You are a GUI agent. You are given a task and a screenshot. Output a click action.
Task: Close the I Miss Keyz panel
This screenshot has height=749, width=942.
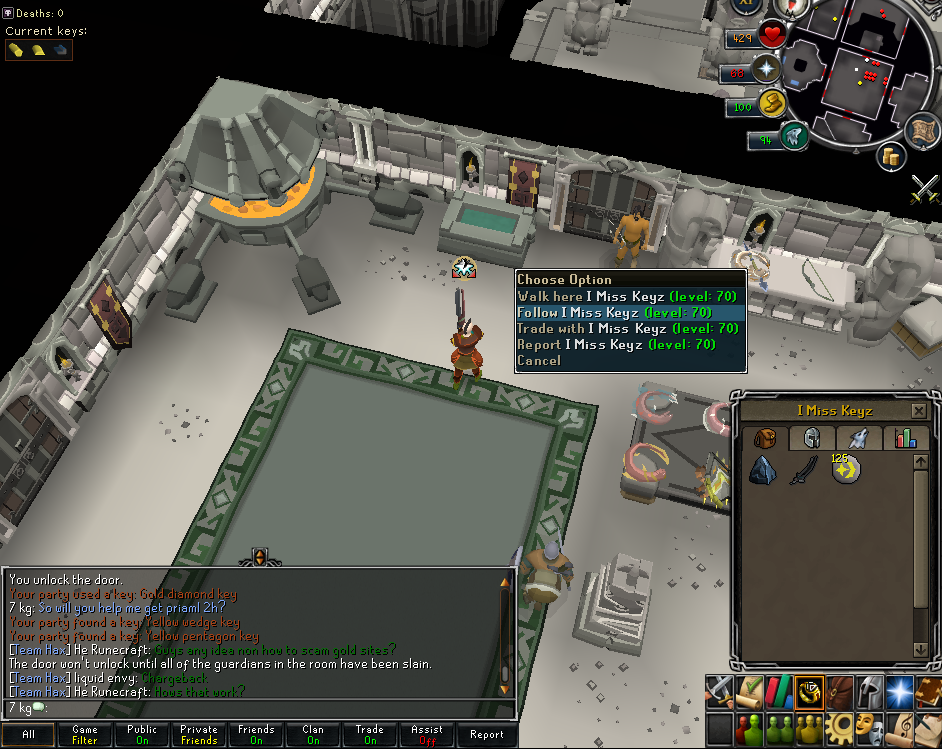point(919,411)
